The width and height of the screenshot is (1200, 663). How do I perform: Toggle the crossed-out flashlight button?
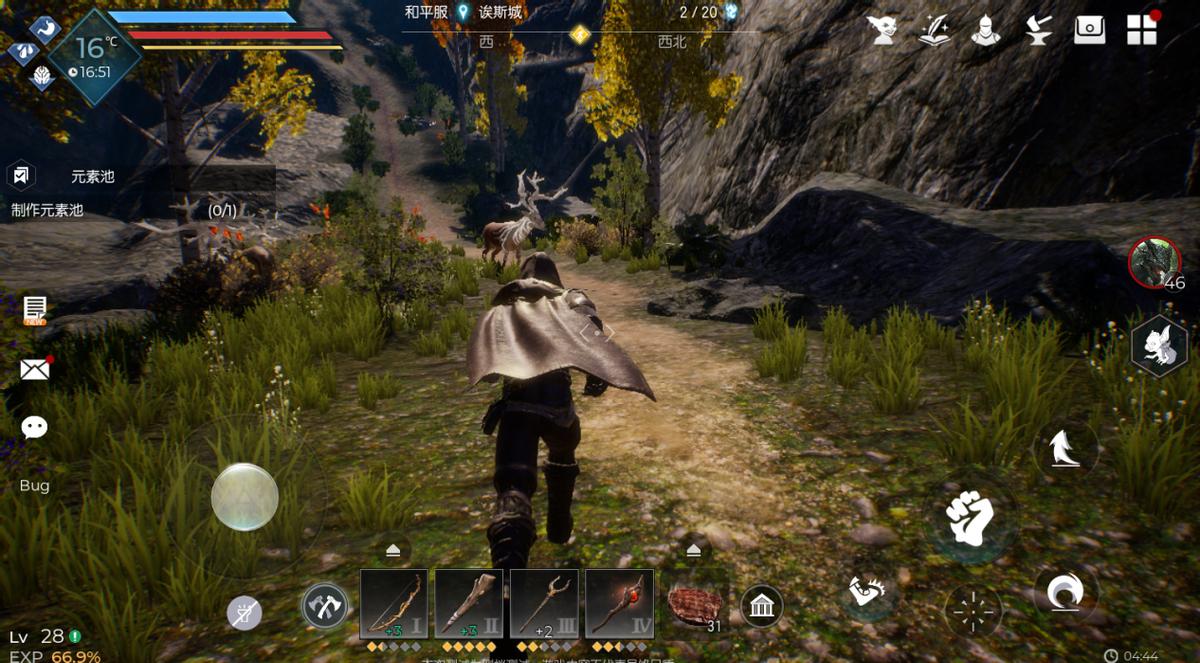pyautogui.click(x=244, y=612)
